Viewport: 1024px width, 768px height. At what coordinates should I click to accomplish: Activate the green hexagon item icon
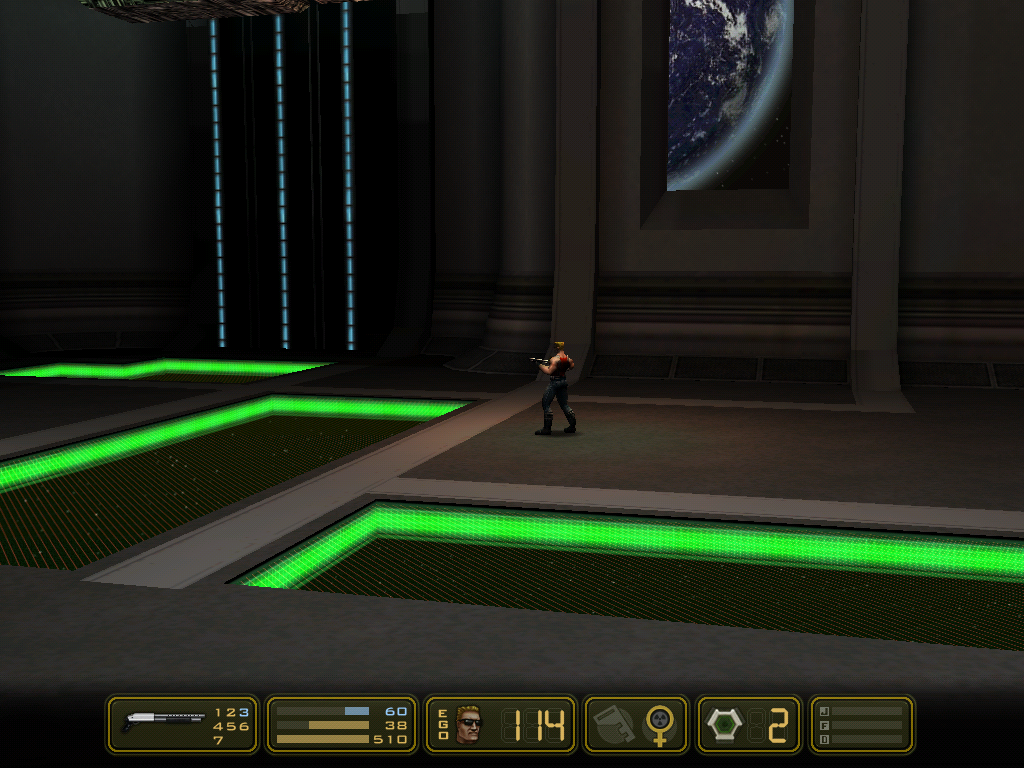pyautogui.click(x=722, y=724)
